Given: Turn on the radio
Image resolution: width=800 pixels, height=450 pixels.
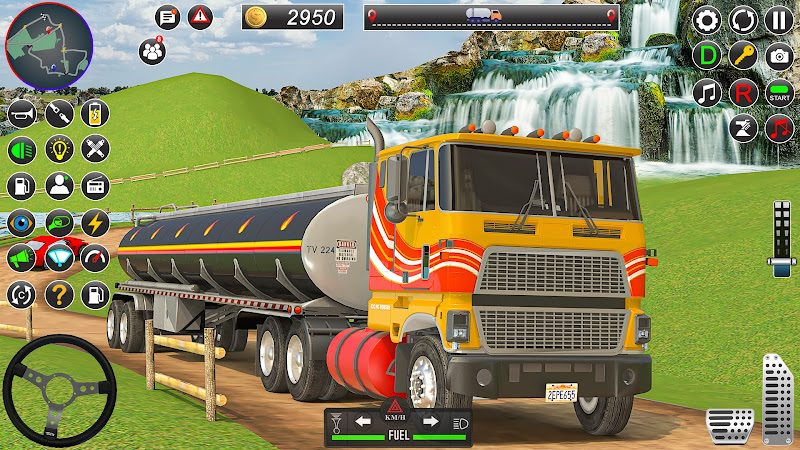Looking at the screenshot, I should tap(95, 185).
